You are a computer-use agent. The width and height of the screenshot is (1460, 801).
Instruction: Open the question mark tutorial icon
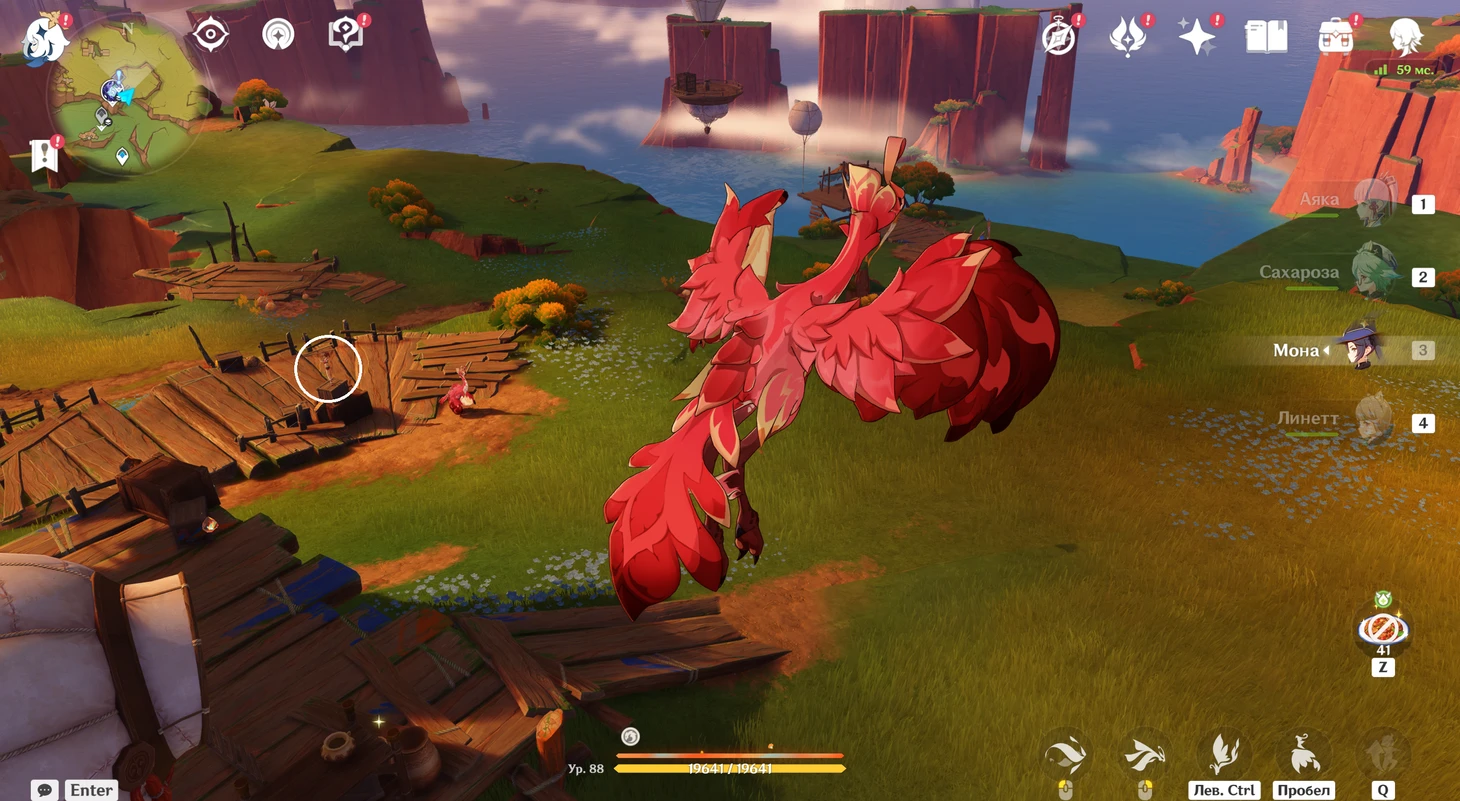pos(345,35)
